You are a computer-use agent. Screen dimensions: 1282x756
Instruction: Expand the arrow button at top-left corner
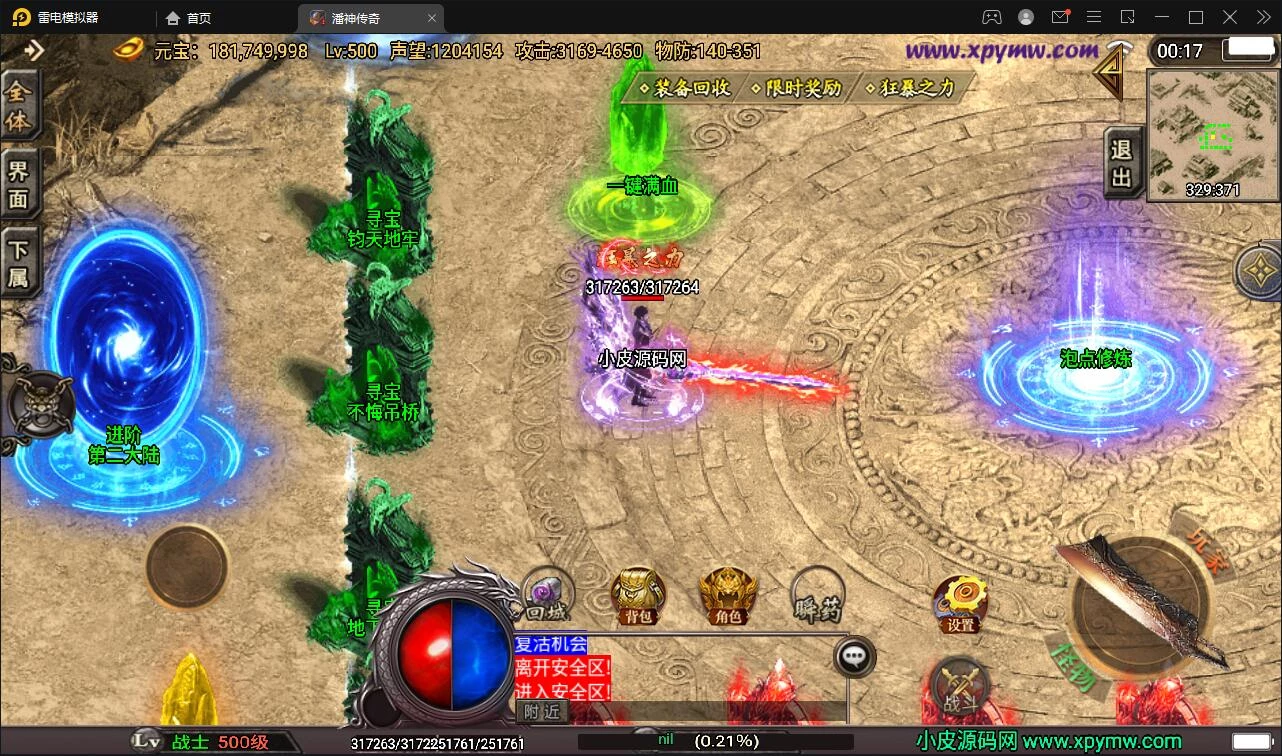pos(34,50)
